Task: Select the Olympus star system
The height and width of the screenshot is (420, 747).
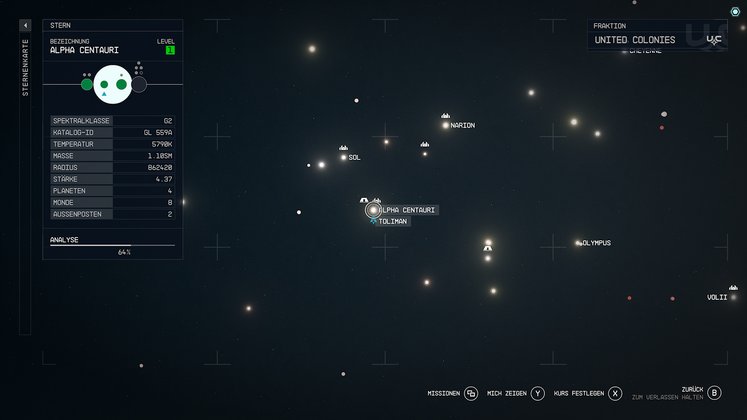Action: coord(578,243)
